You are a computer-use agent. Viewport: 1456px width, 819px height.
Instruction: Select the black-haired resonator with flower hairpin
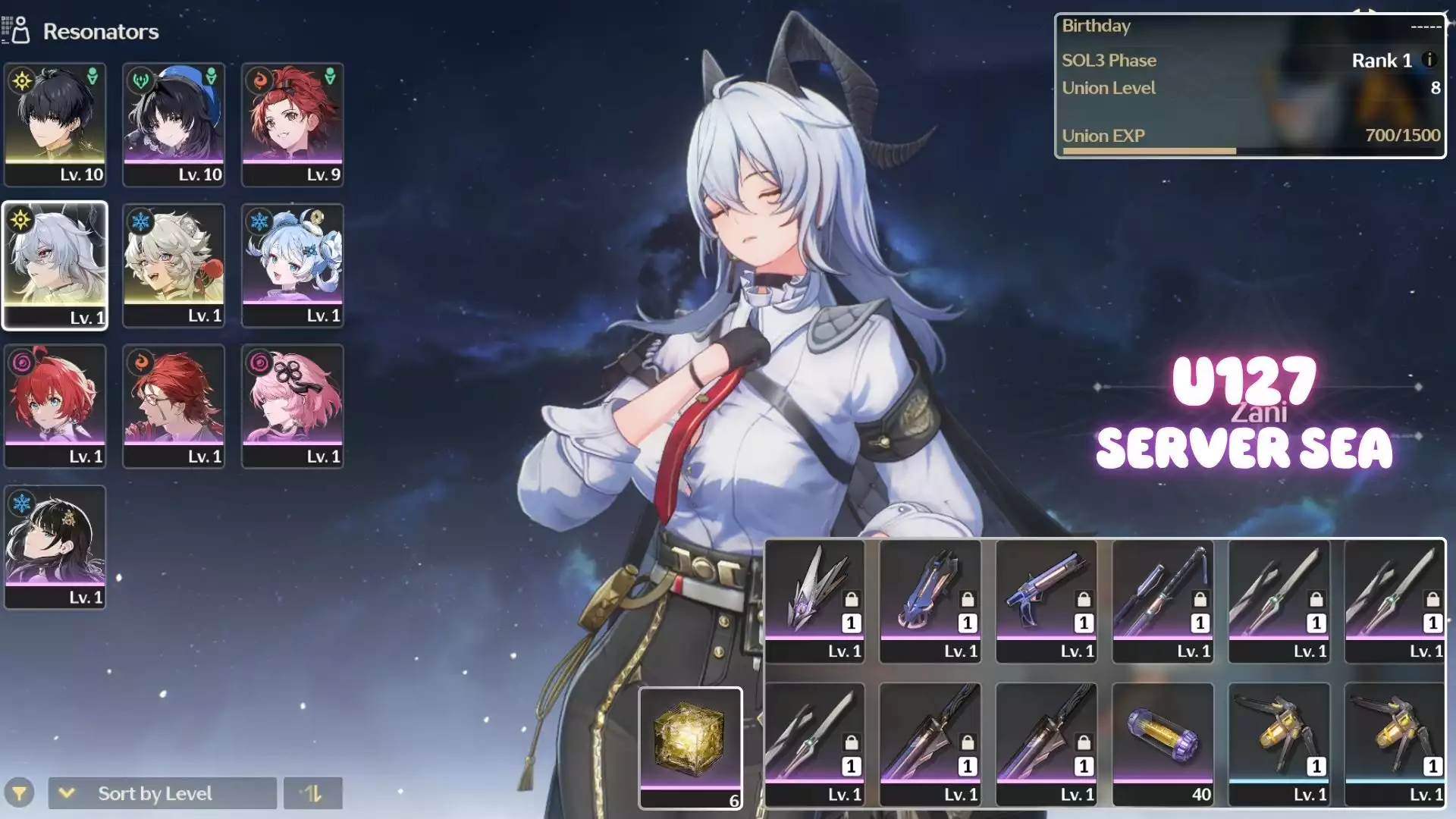point(55,548)
